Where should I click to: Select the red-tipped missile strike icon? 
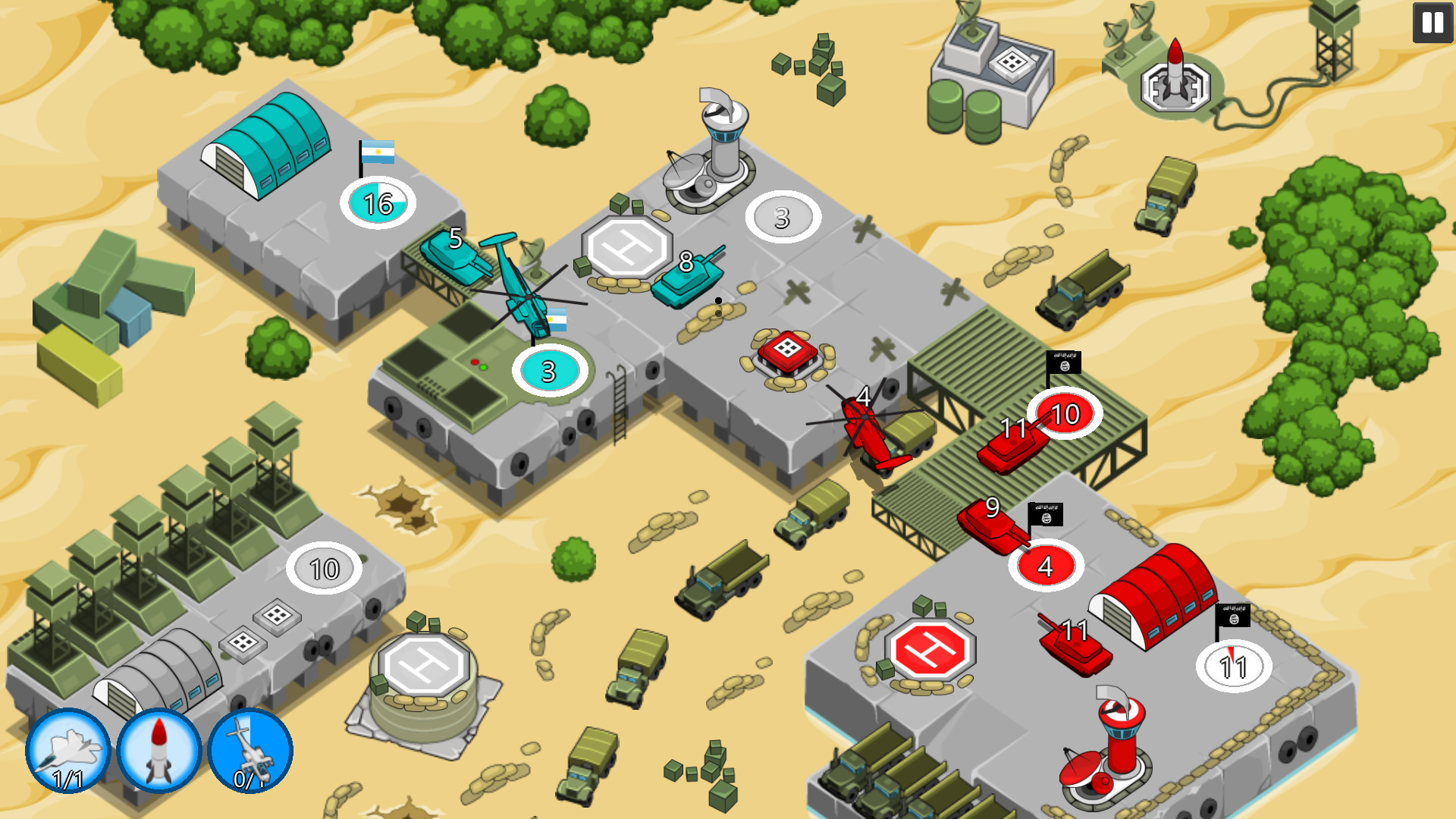click(x=157, y=749)
